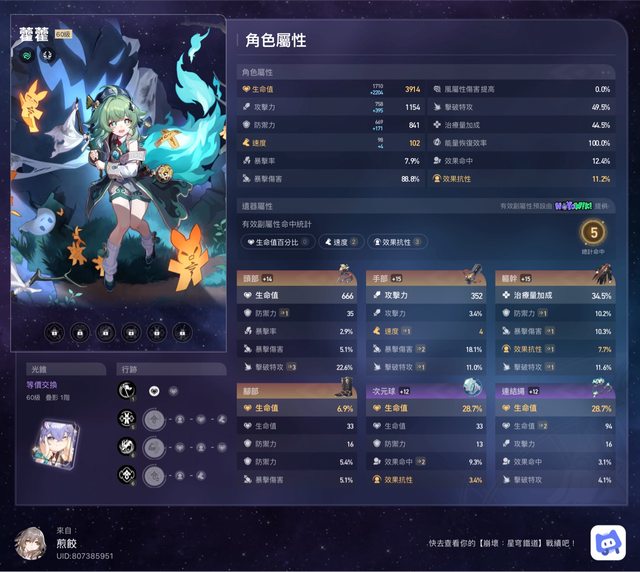The height and width of the screenshot is (572, 640).
Task: Open the Discord logo button
Action: [x=608, y=542]
